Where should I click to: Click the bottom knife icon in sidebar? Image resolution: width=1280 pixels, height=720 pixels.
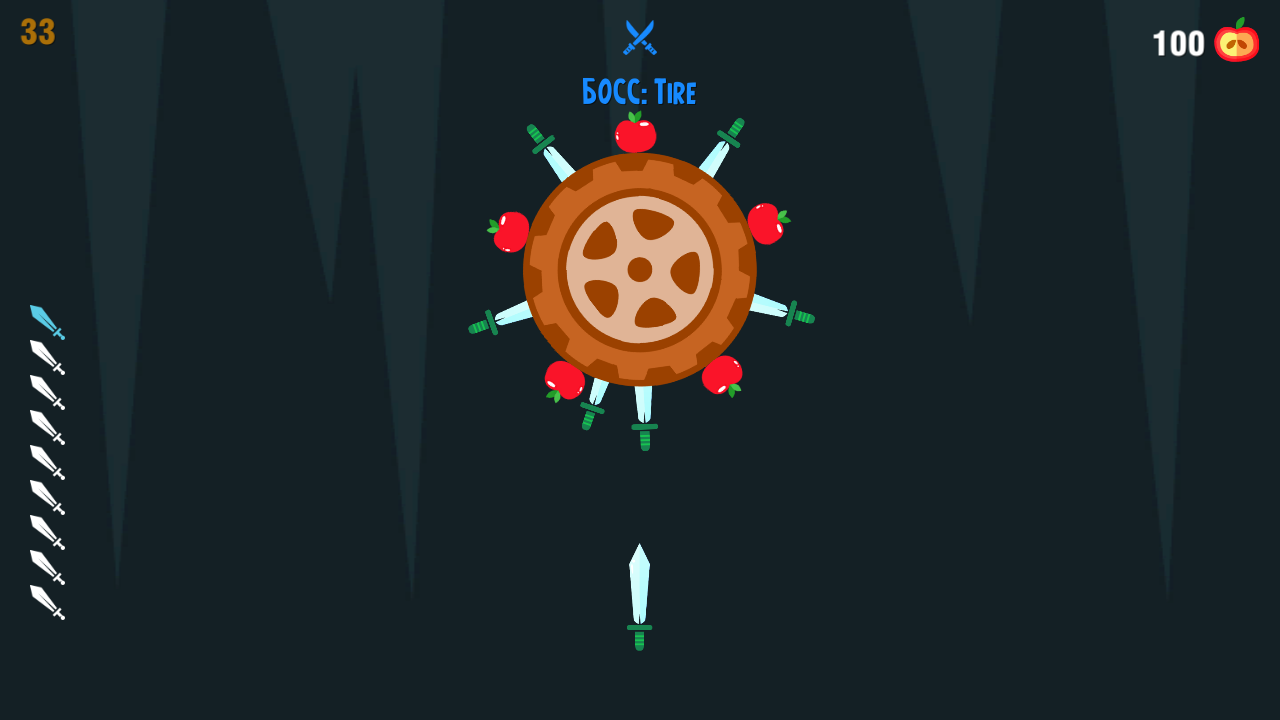pos(45,602)
